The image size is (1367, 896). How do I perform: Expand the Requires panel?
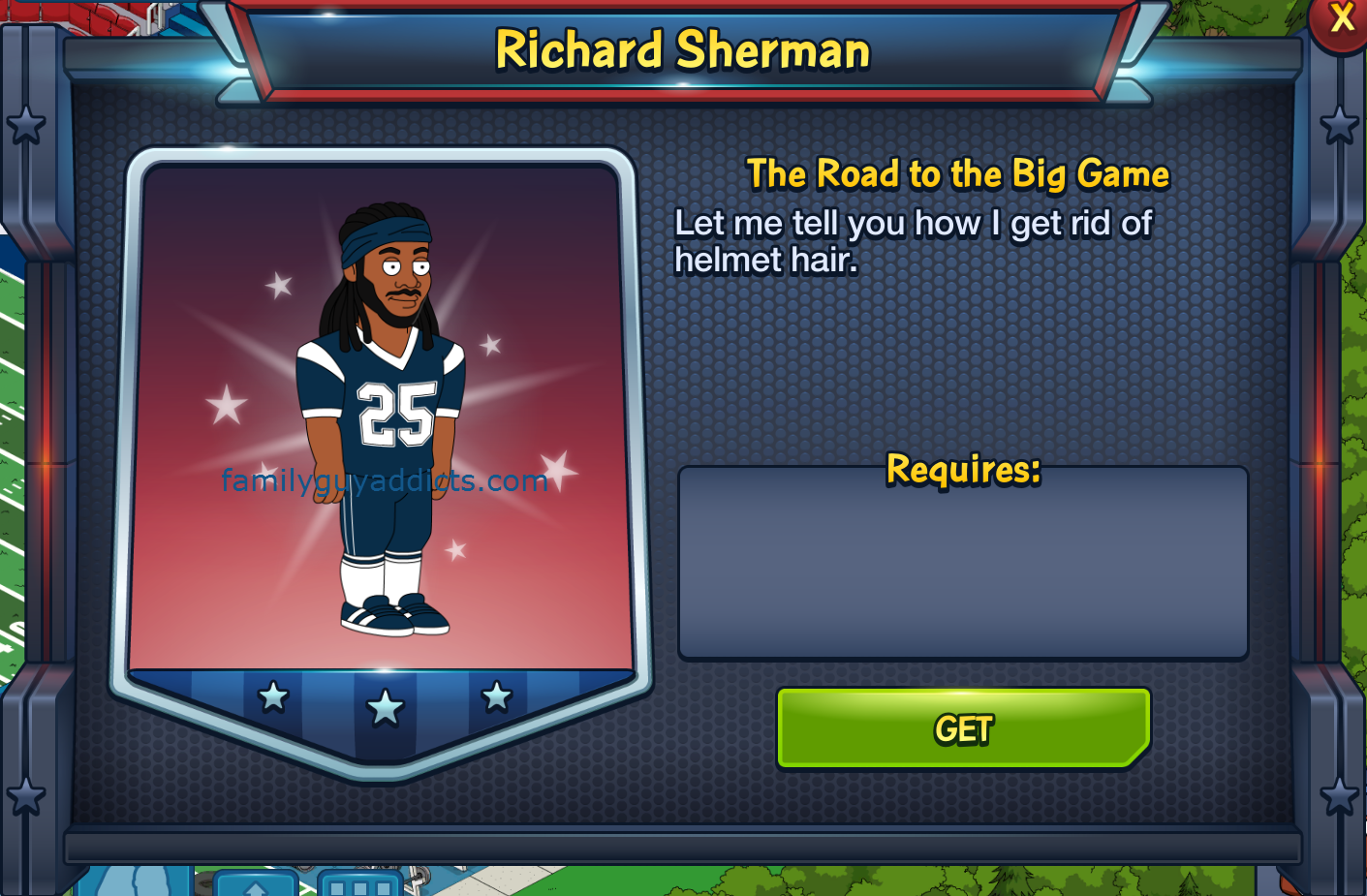963,562
